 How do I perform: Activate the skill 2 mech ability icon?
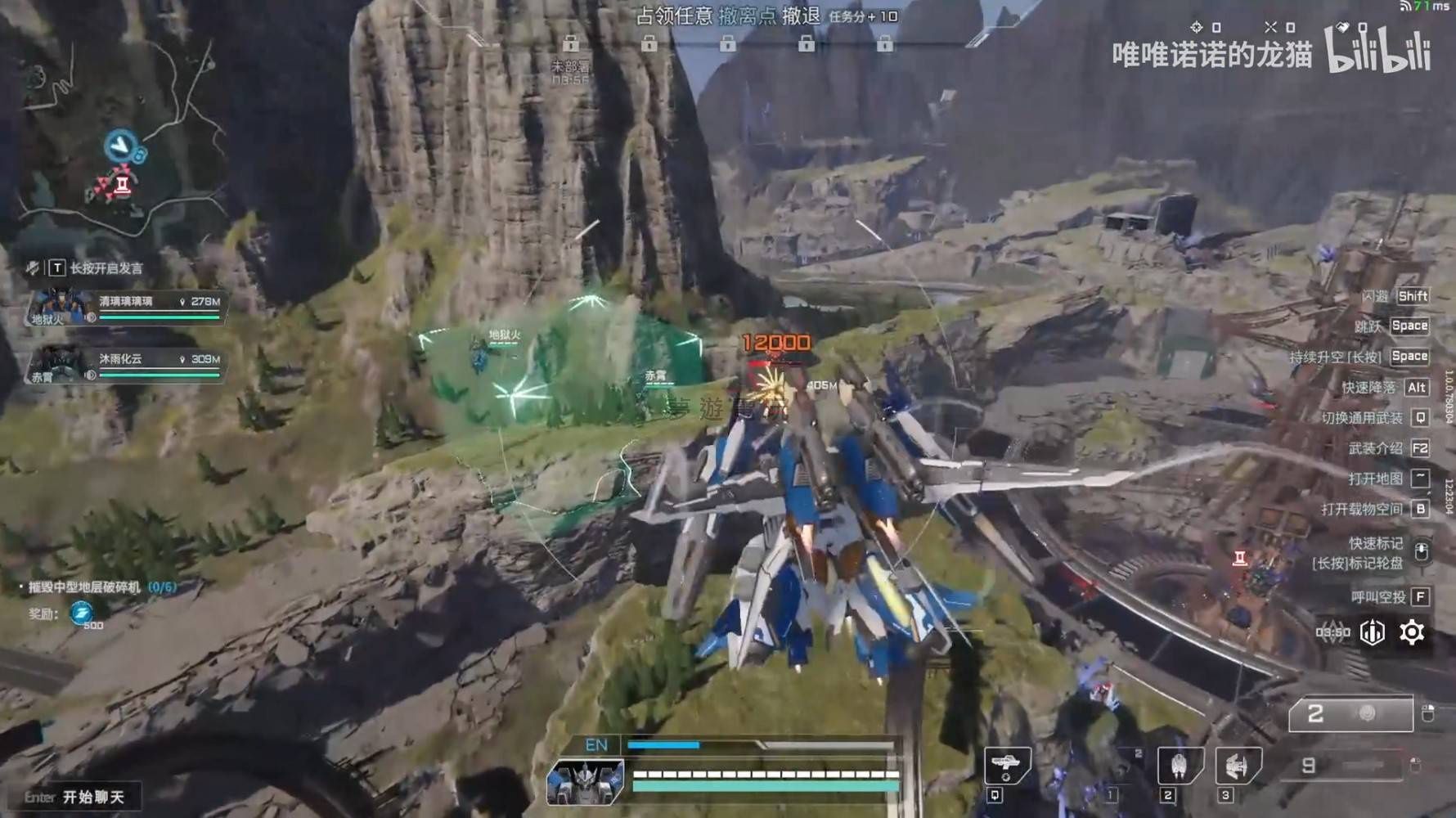pos(1180,766)
